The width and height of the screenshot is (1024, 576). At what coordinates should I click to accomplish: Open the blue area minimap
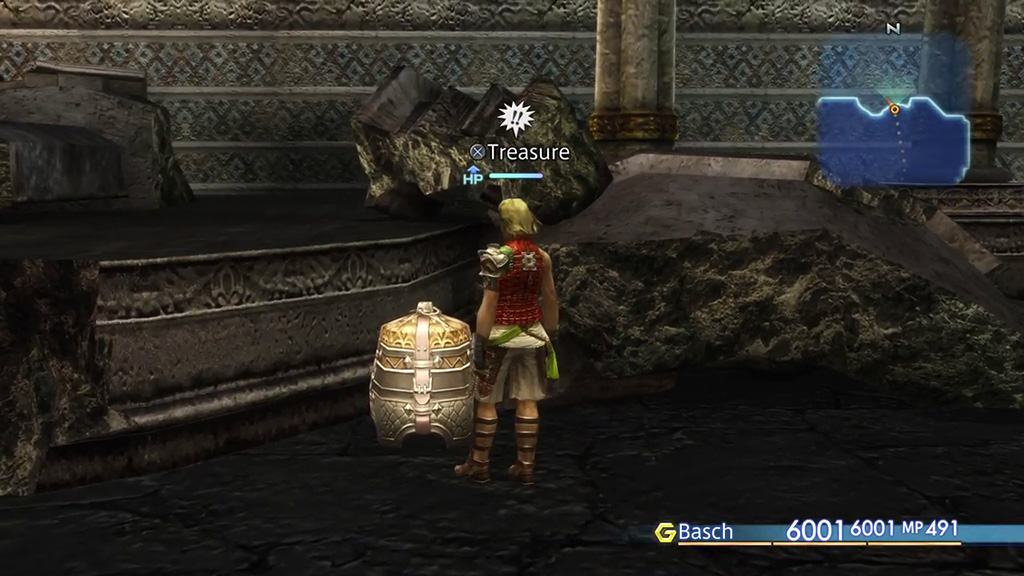pyautogui.click(x=893, y=136)
